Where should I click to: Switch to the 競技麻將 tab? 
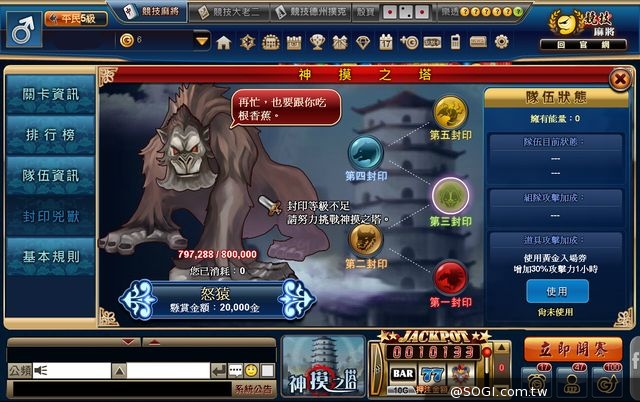(x=164, y=12)
